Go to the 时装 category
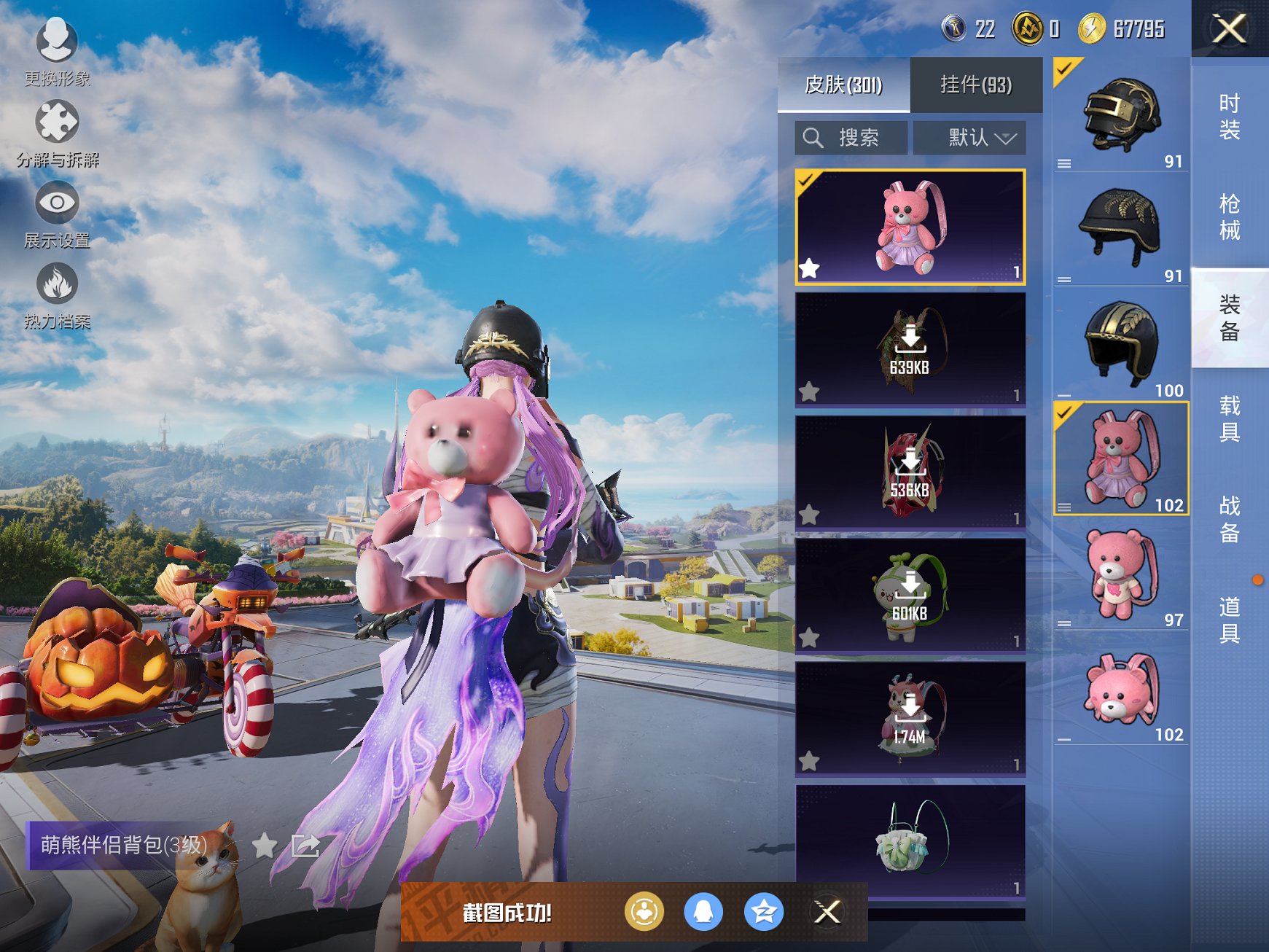Viewport: 1269px width, 952px height. [1229, 117]
